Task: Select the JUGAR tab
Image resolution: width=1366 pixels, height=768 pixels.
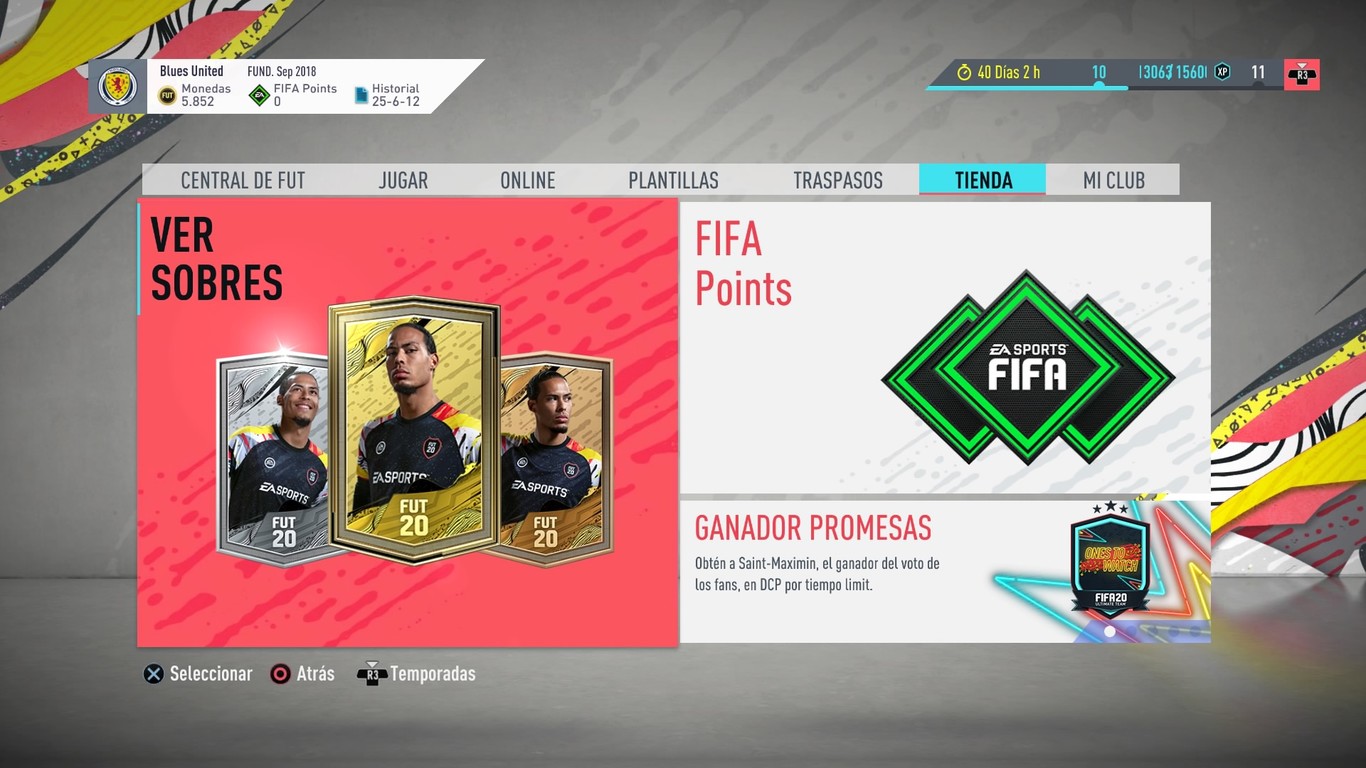Action: (x=403, y=180)
